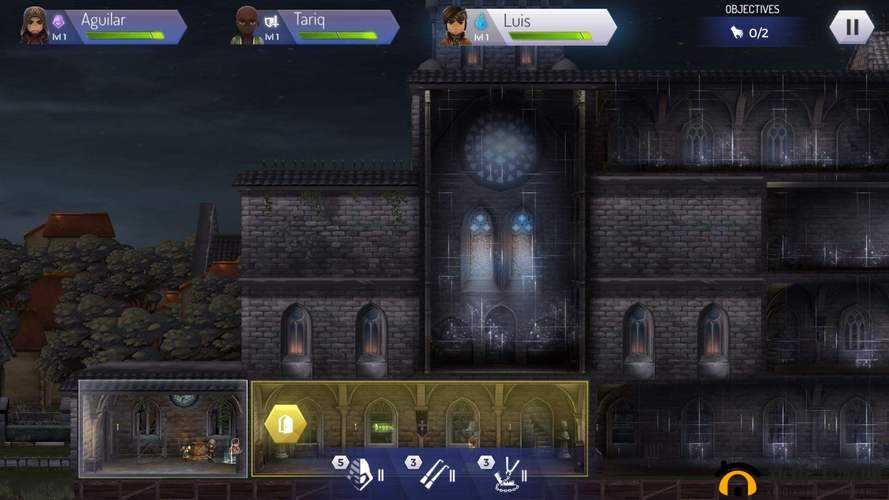Select Aguilar's hero portrait panel
889x500 pixels.
(x=103, y=26)
